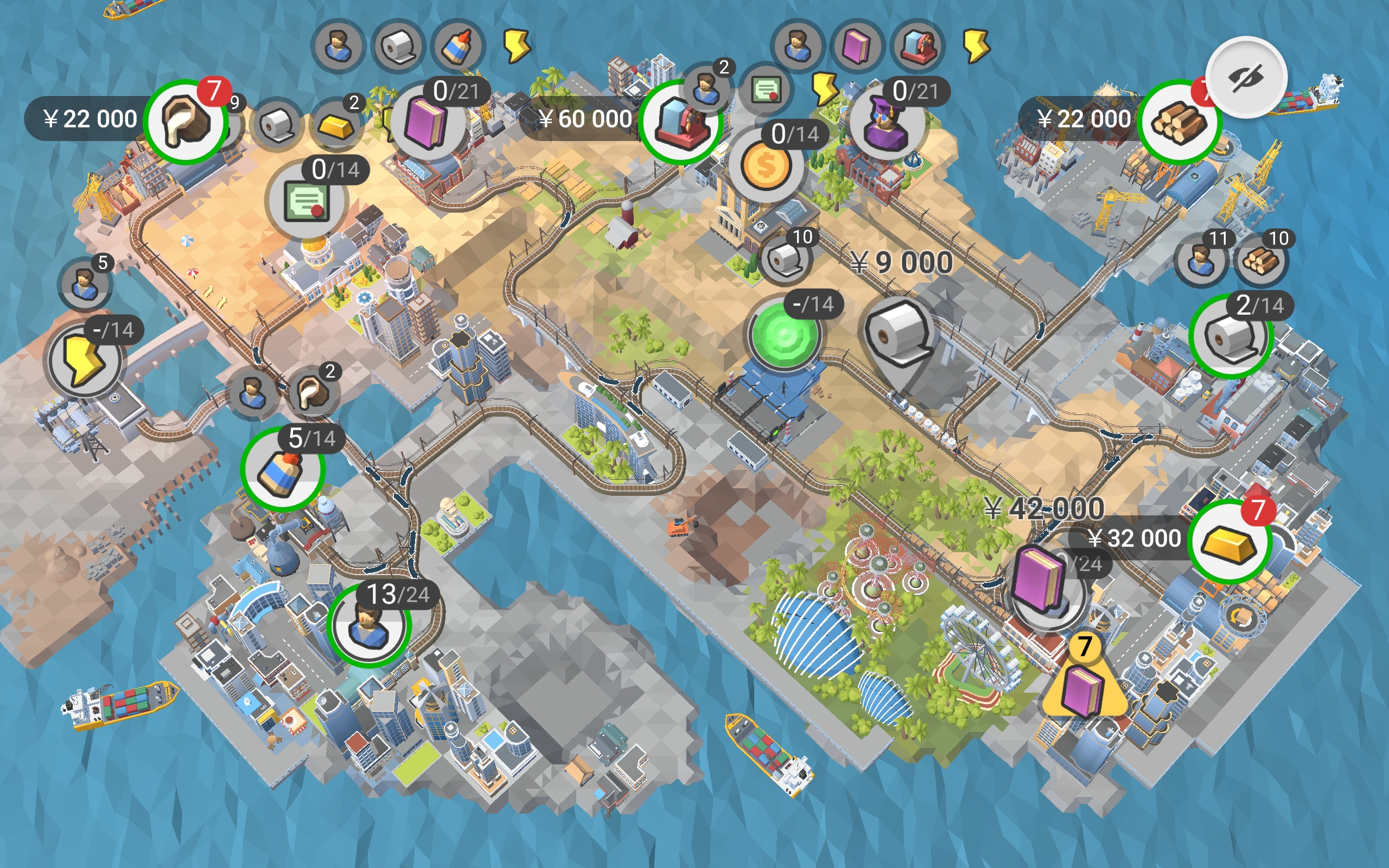The image size is (1389, 868).
Task: Open the gold bar ¥32 000 marker
Action: [1229, 541]
